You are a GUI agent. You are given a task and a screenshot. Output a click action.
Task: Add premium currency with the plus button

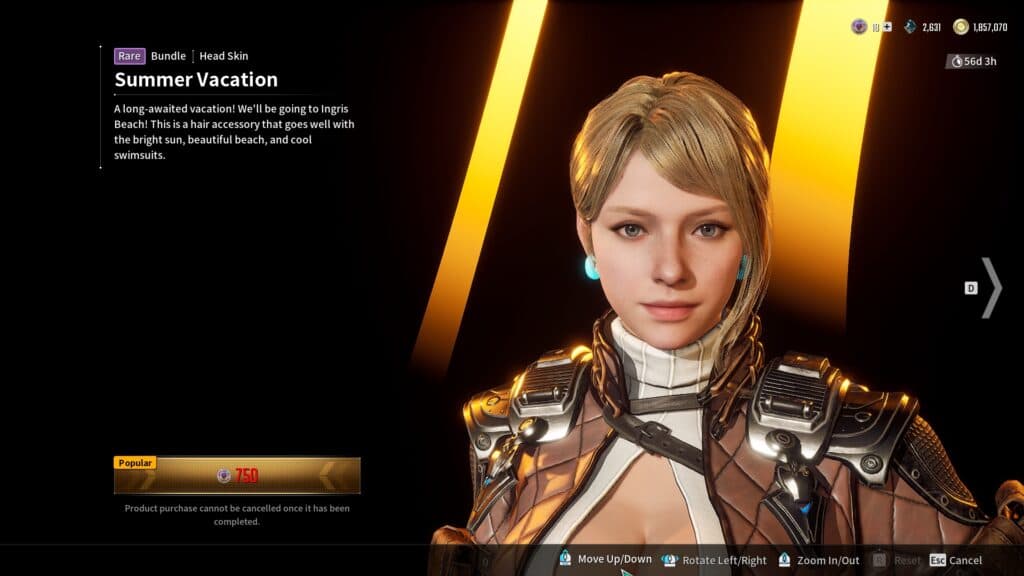pyautogui.click(x=887, y=27)
